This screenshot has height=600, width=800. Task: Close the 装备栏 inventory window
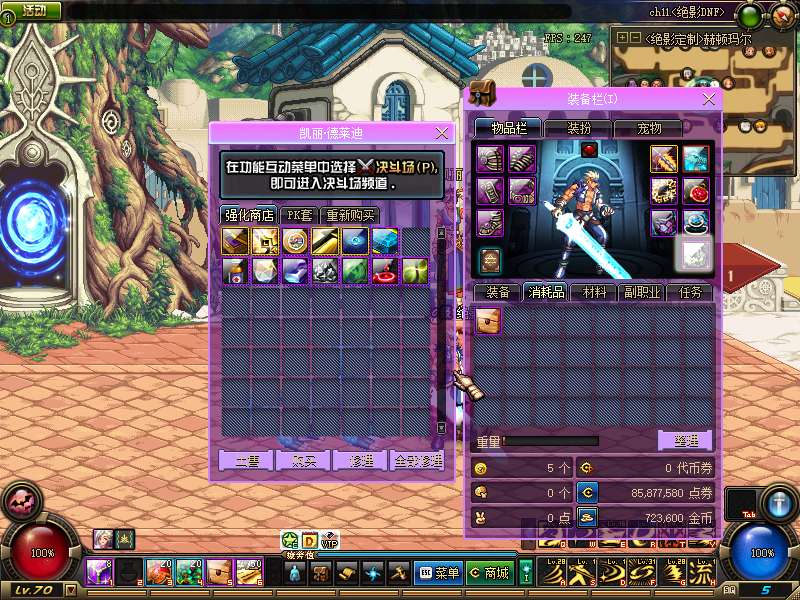[x=710, y=98]
